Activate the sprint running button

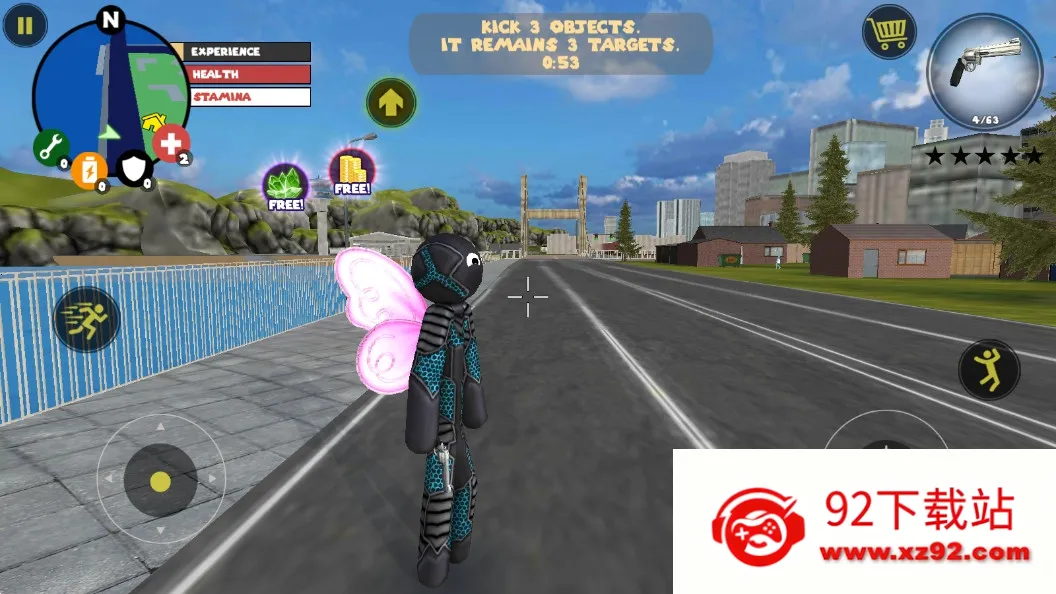(86, 319)
